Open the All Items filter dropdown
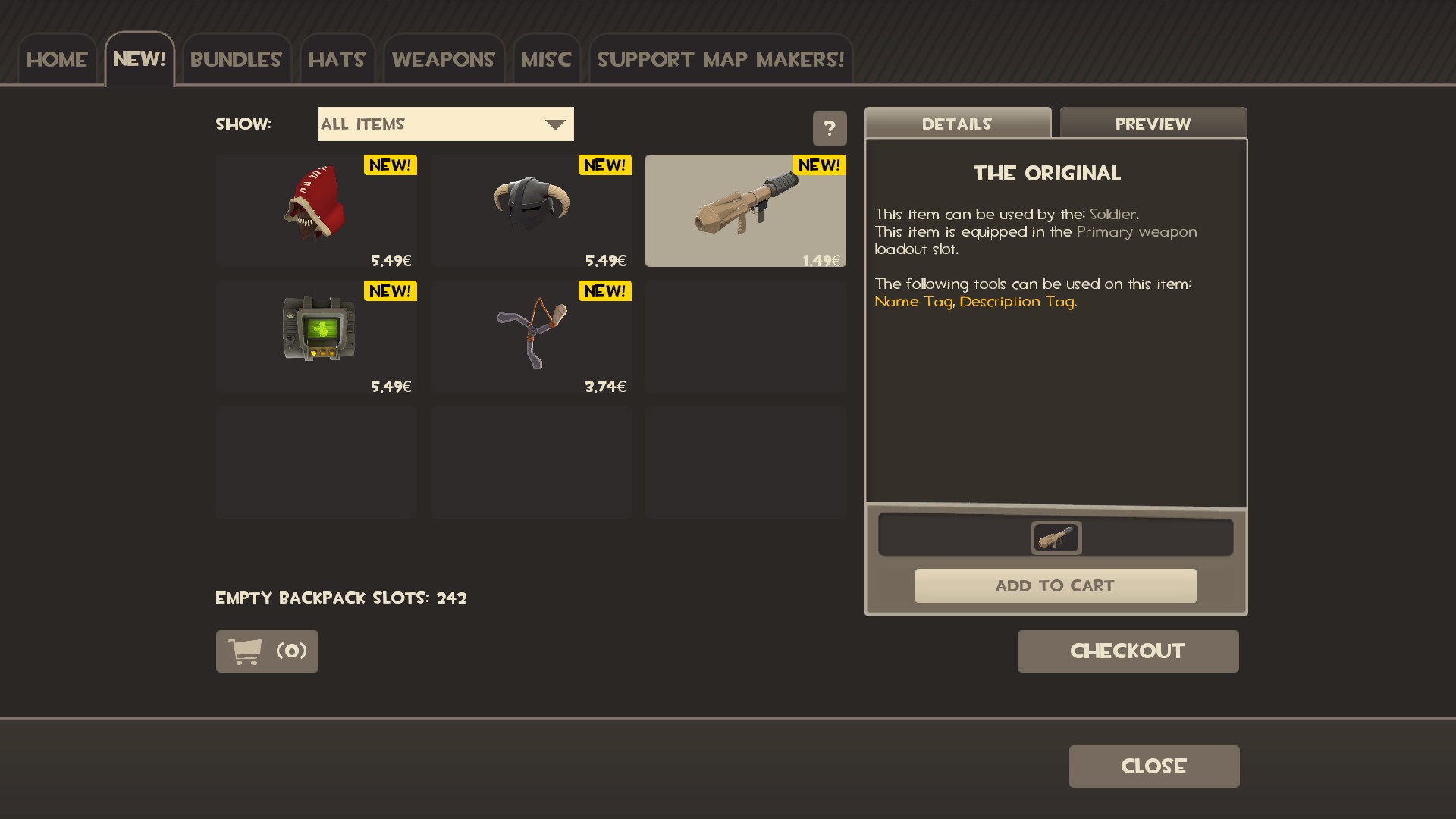Screen dimensions: 1456x819 446,124
